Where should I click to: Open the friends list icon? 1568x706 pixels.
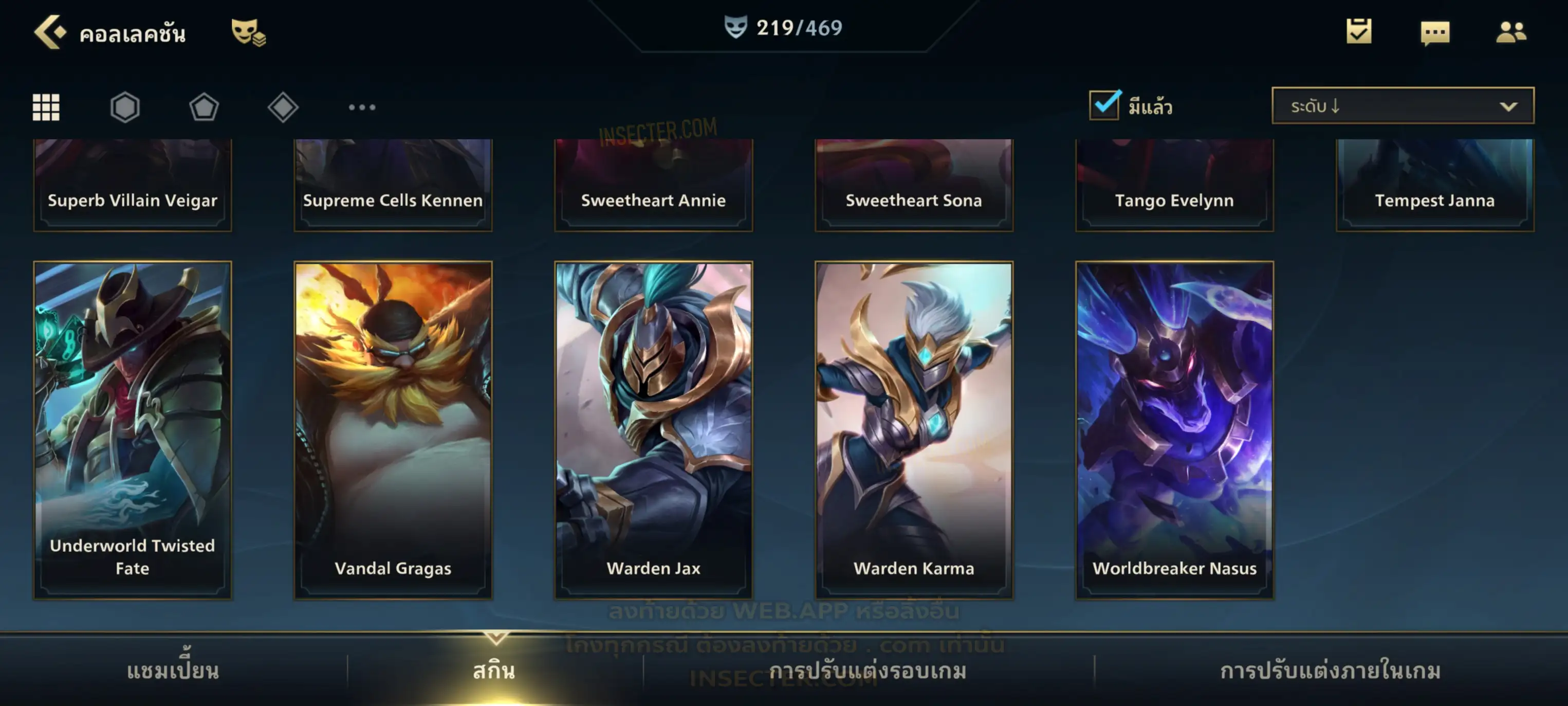point(1510,32)
